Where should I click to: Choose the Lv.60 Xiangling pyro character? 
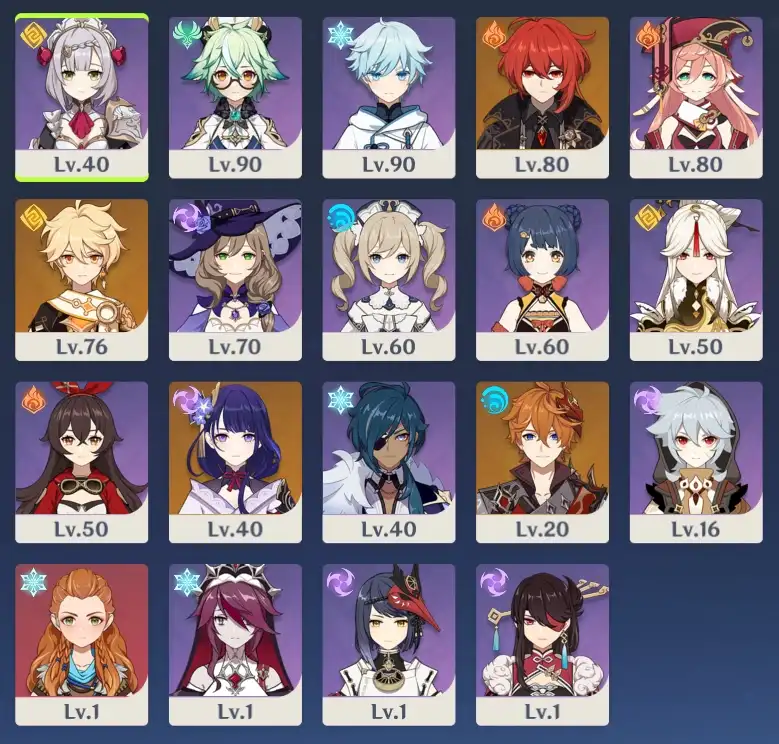[542, 279]
